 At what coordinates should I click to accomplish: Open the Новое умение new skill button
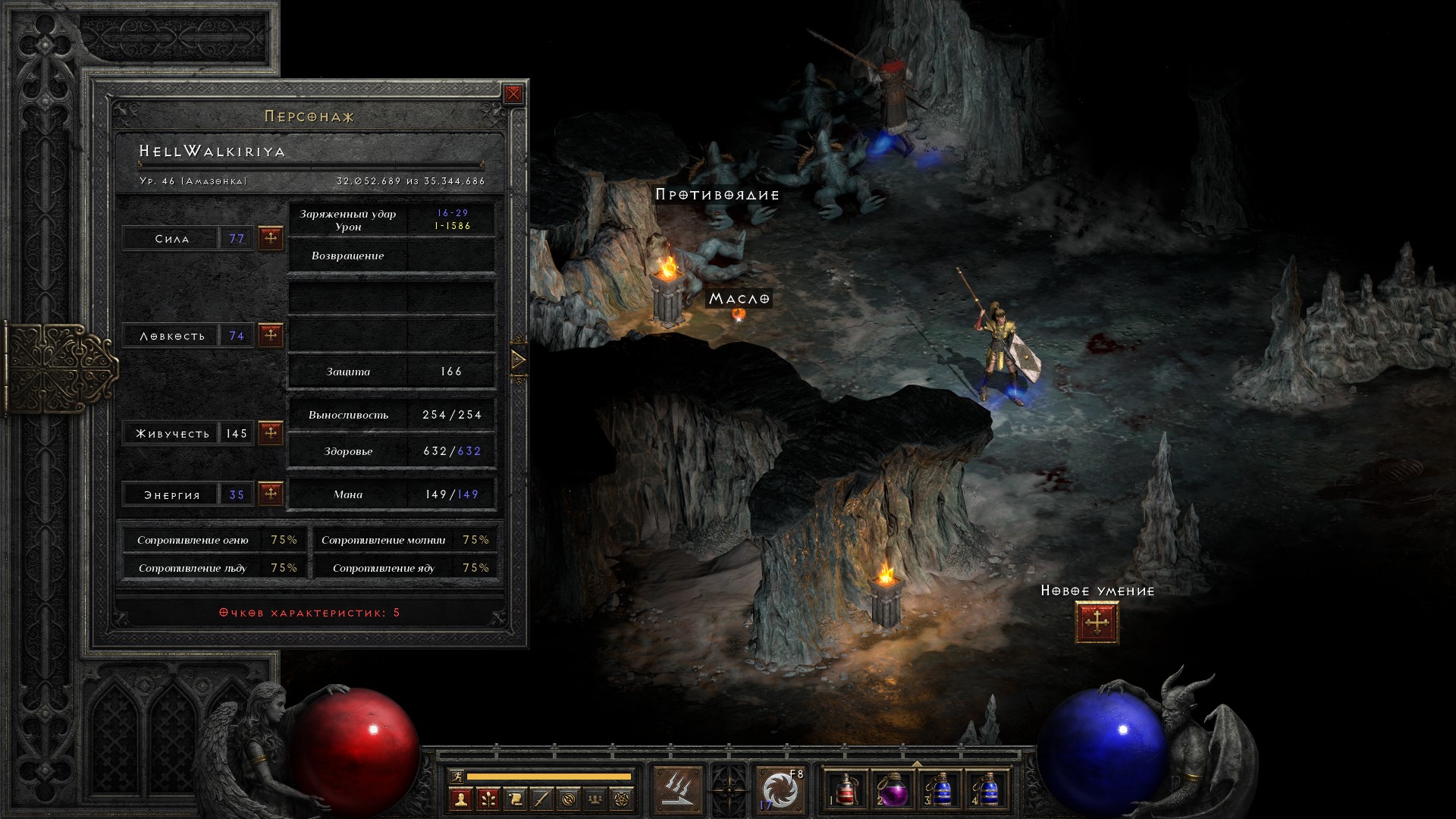click(x=1097, y=623)
